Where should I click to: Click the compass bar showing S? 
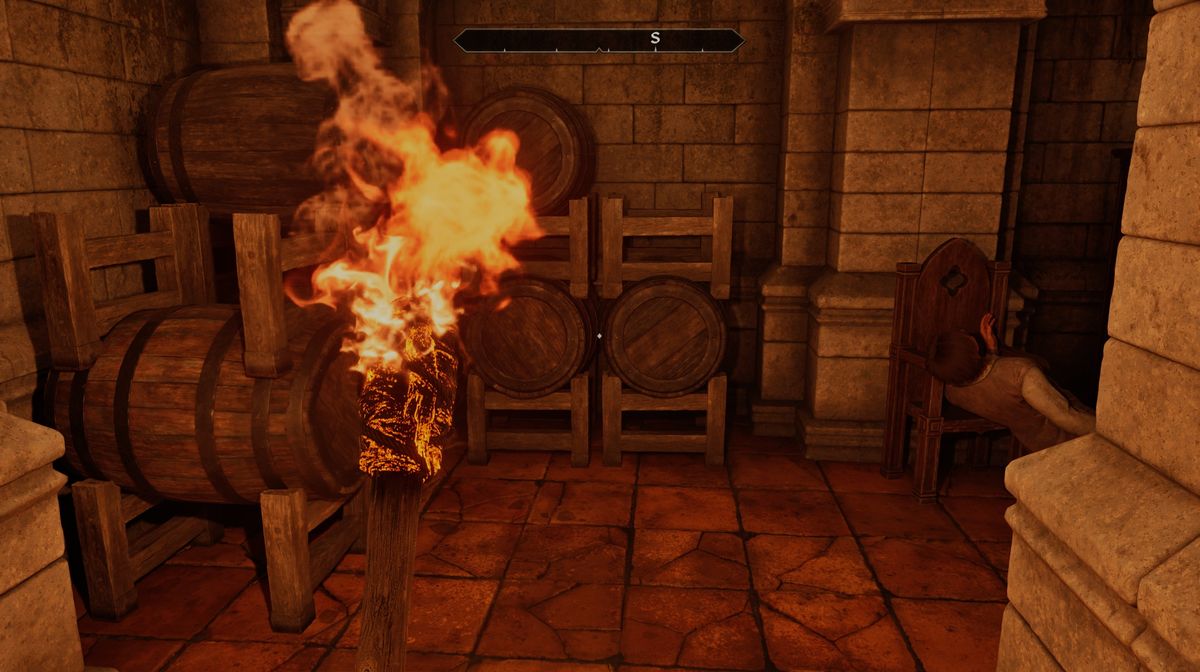599,40
